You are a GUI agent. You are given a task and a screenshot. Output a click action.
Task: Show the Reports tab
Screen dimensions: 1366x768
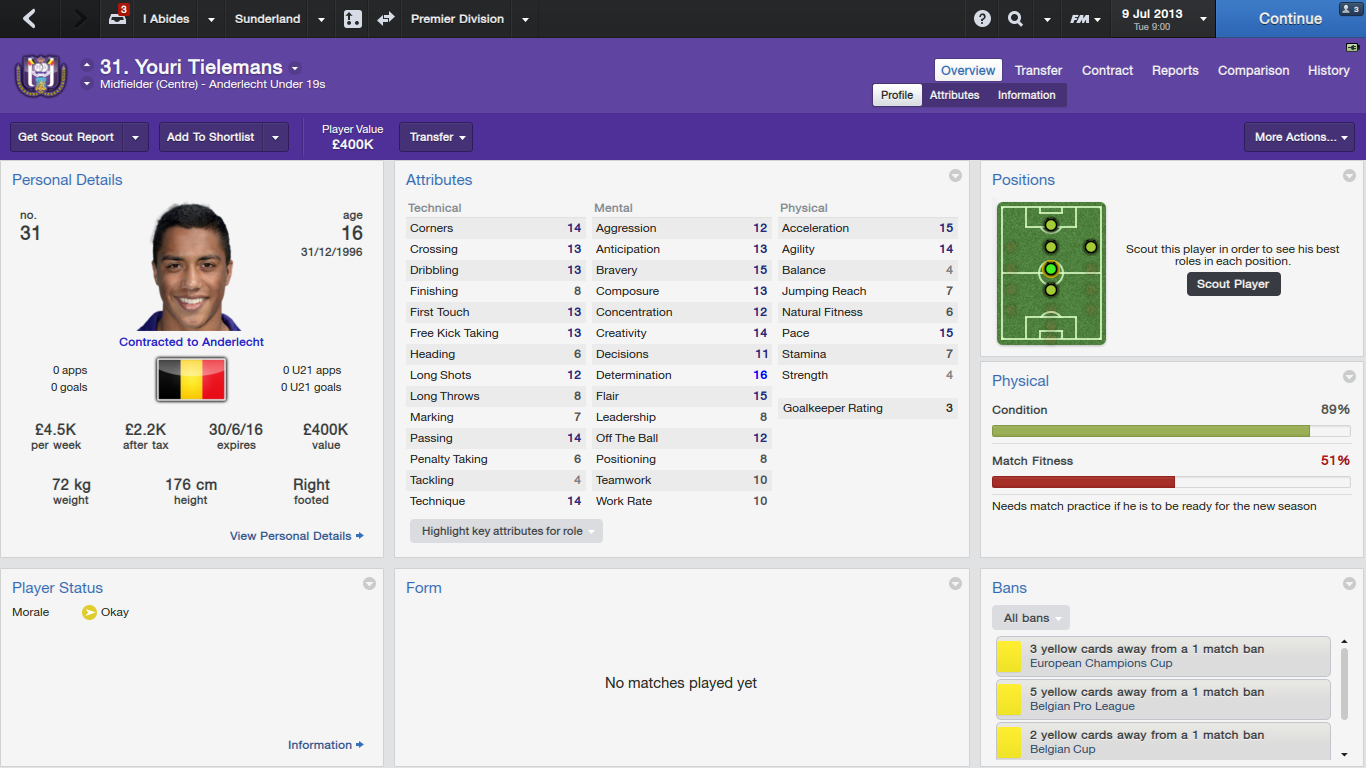tap(1175, 70)
